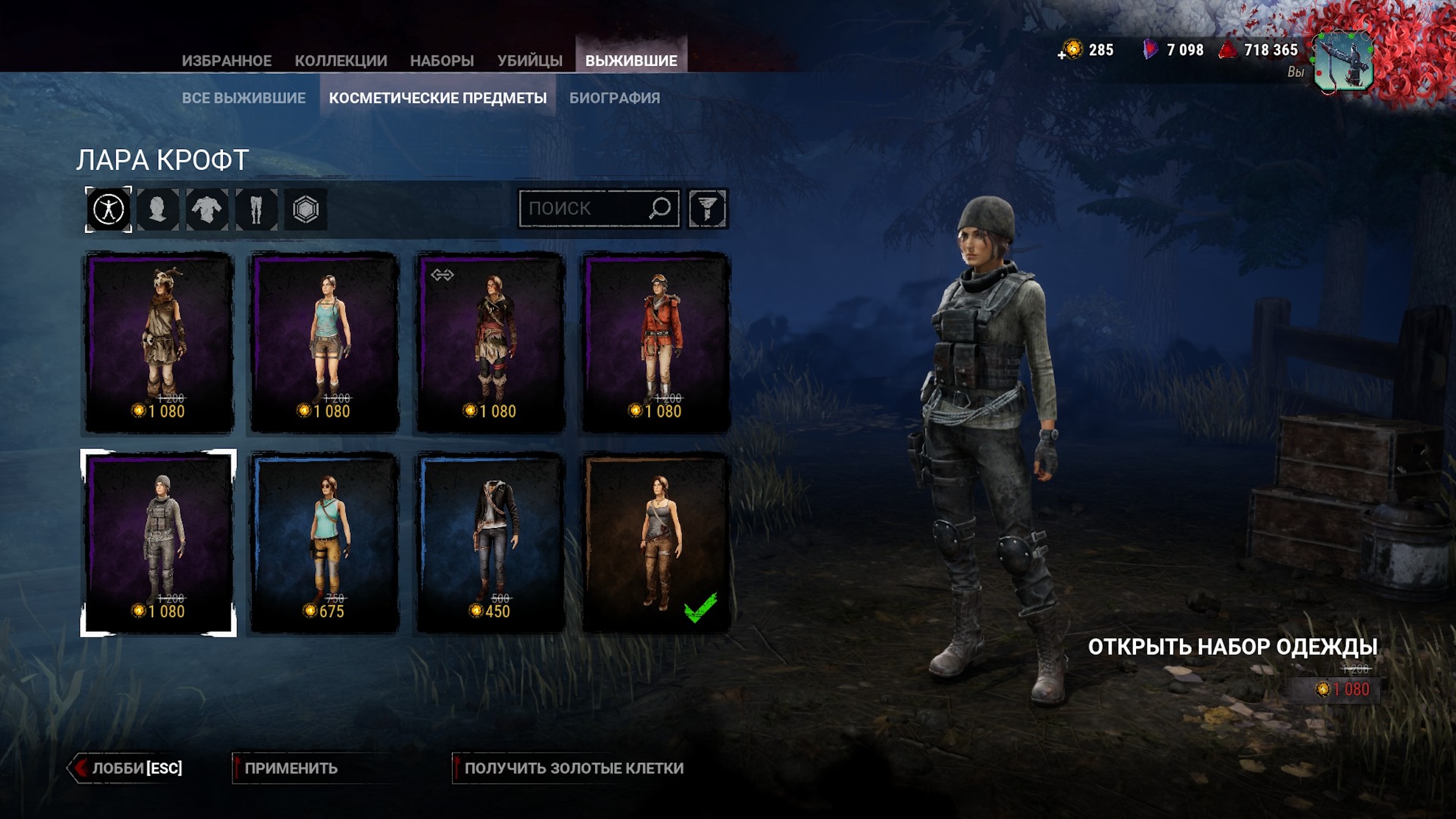Return to lobby with Лобби button
The image size is (1456, 819).
point(128,768)
